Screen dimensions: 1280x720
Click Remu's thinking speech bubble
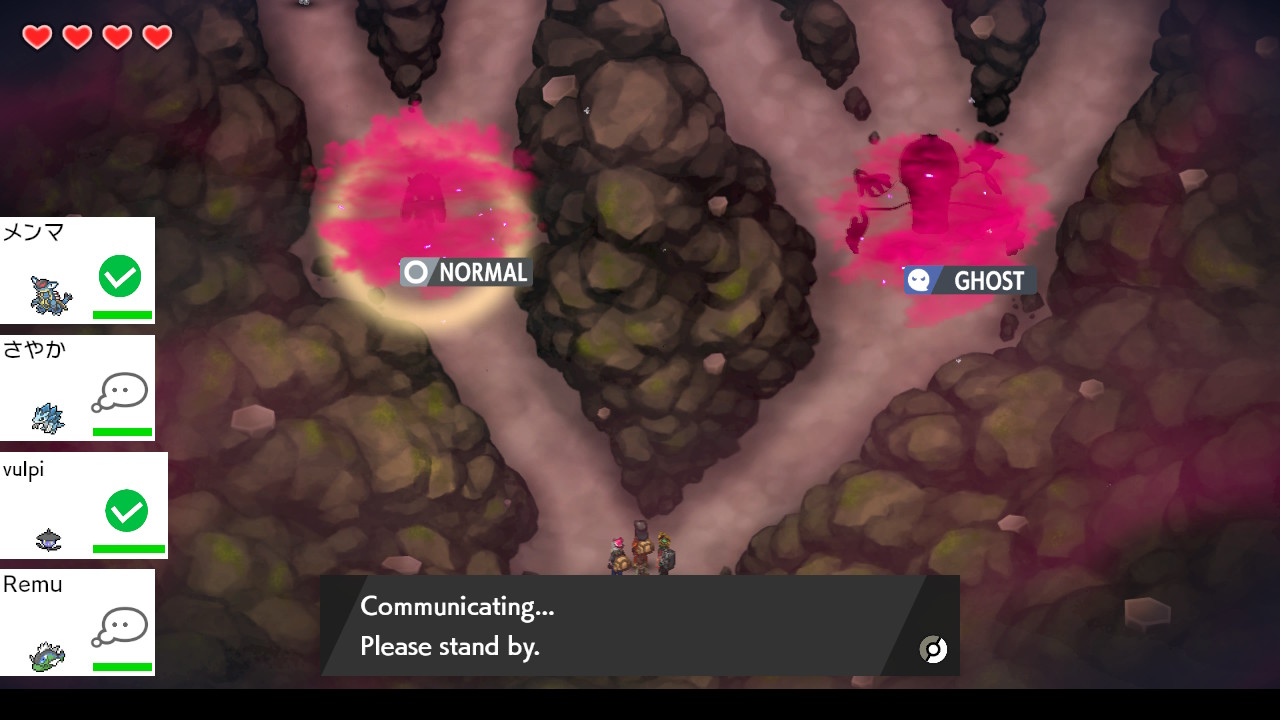click(x=119, y=628)
